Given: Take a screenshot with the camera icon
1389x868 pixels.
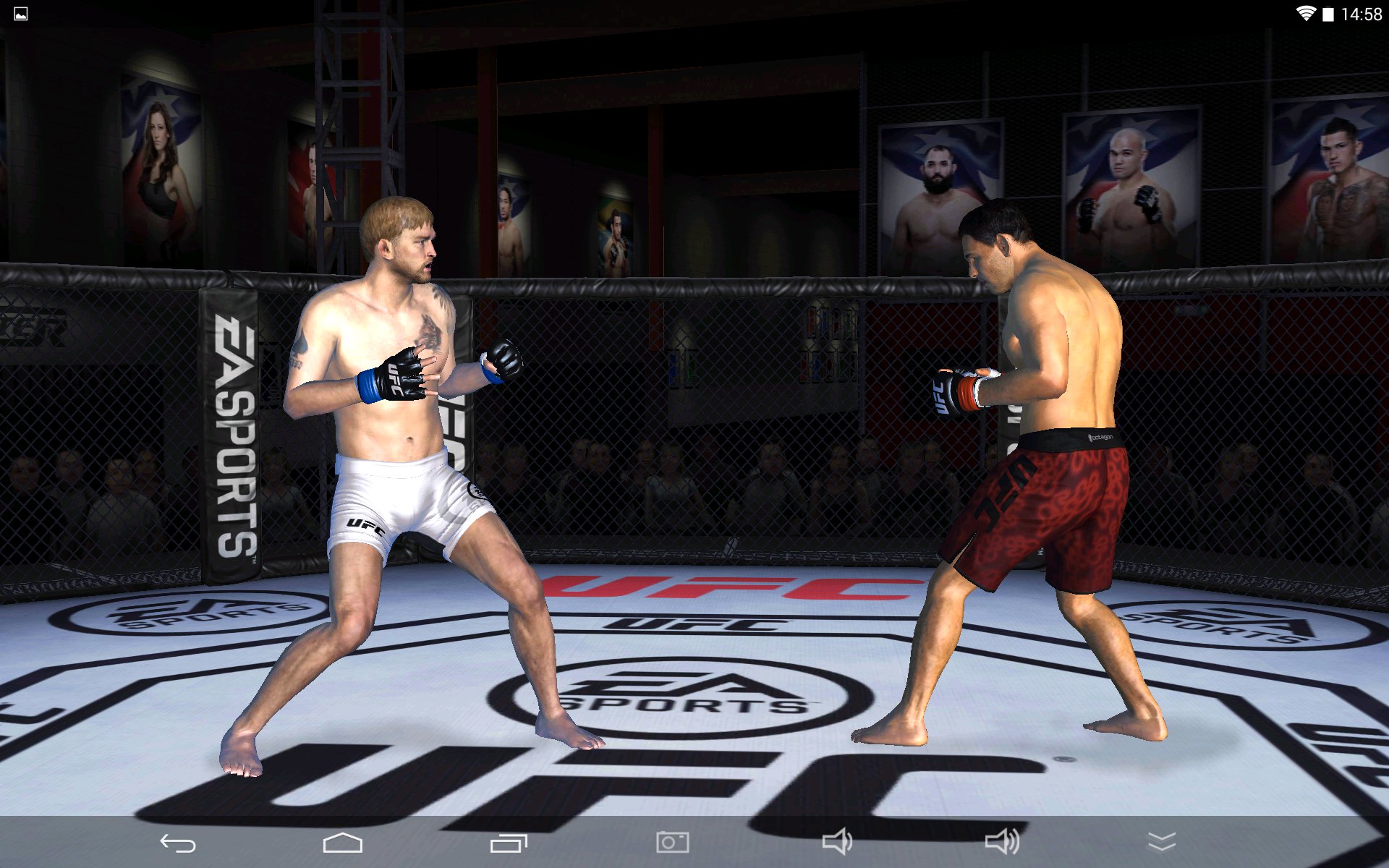Looking at the screenshot, I should [672, 842].
